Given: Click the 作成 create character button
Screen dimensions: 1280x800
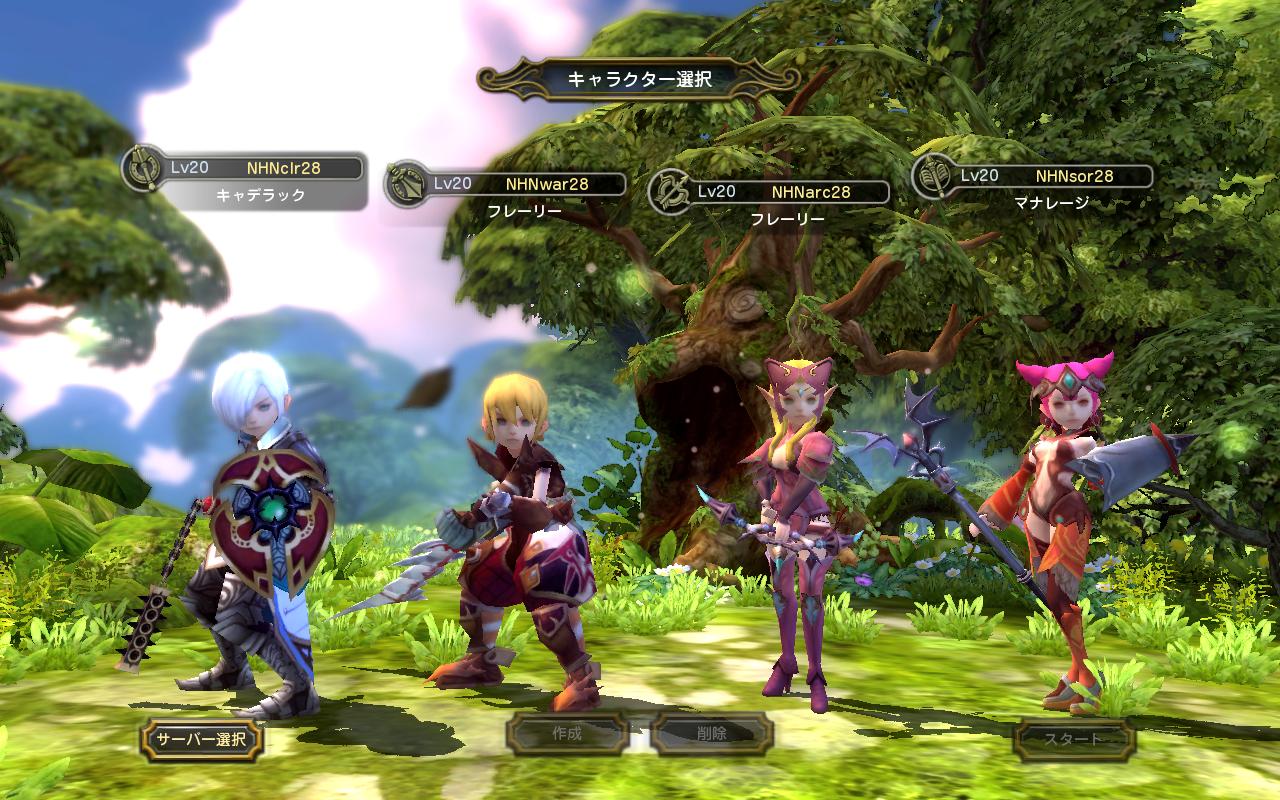Looking at the screenshot, I should [x=567, y=734].
